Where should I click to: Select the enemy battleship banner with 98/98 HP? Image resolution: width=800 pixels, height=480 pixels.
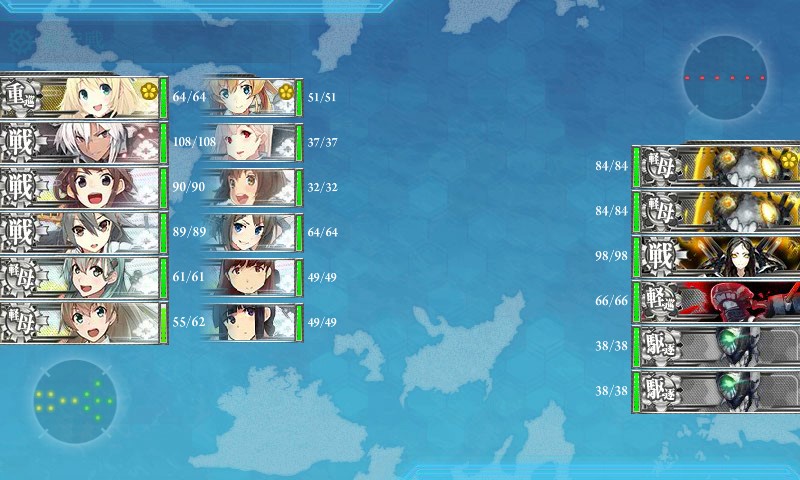[716, 255]
